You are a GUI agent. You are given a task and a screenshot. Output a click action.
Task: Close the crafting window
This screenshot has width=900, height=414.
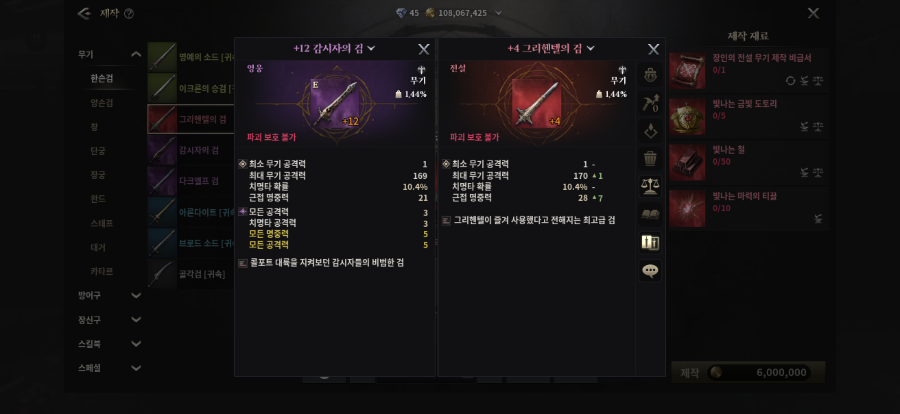813,13
